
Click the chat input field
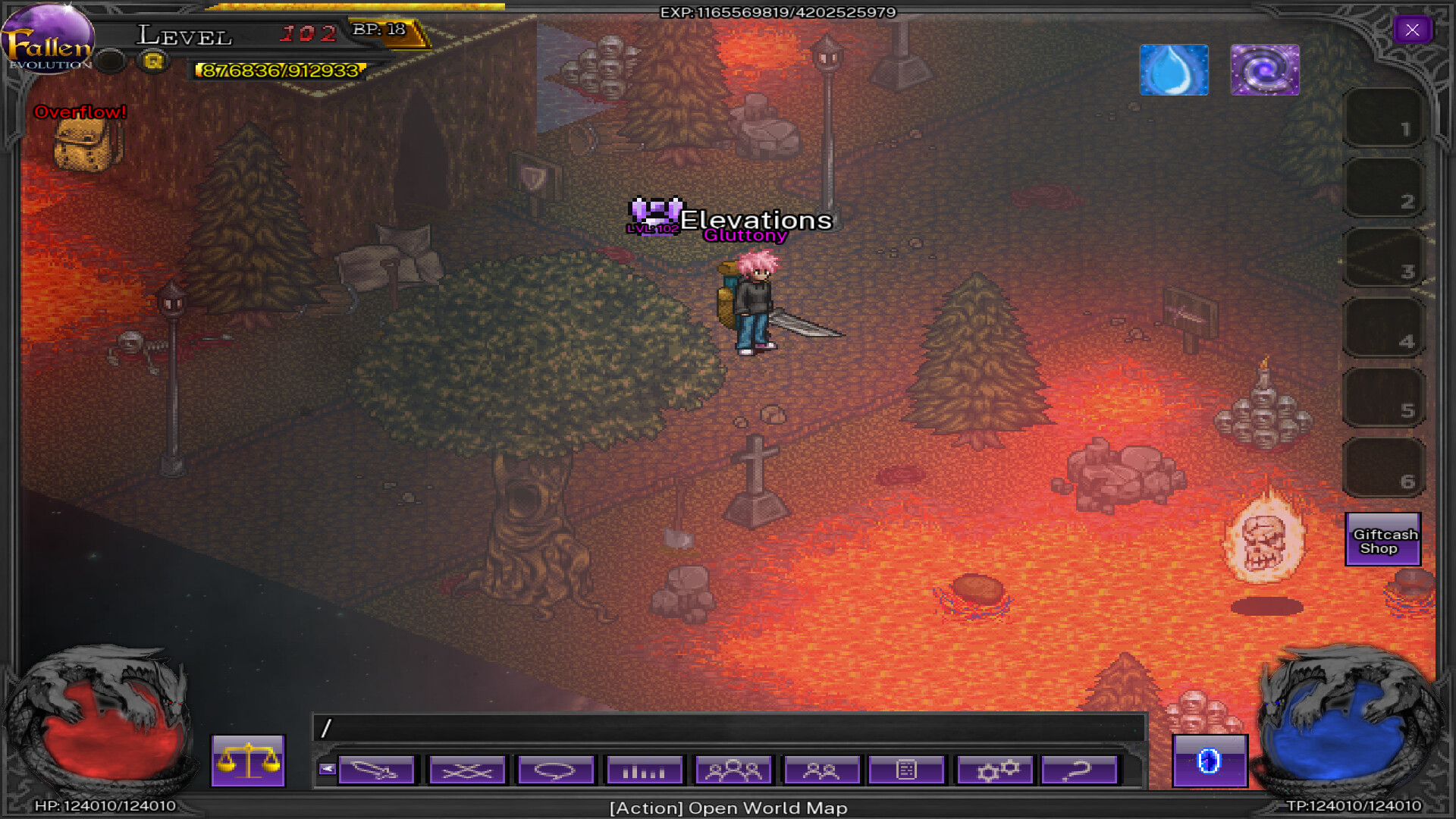728,730
